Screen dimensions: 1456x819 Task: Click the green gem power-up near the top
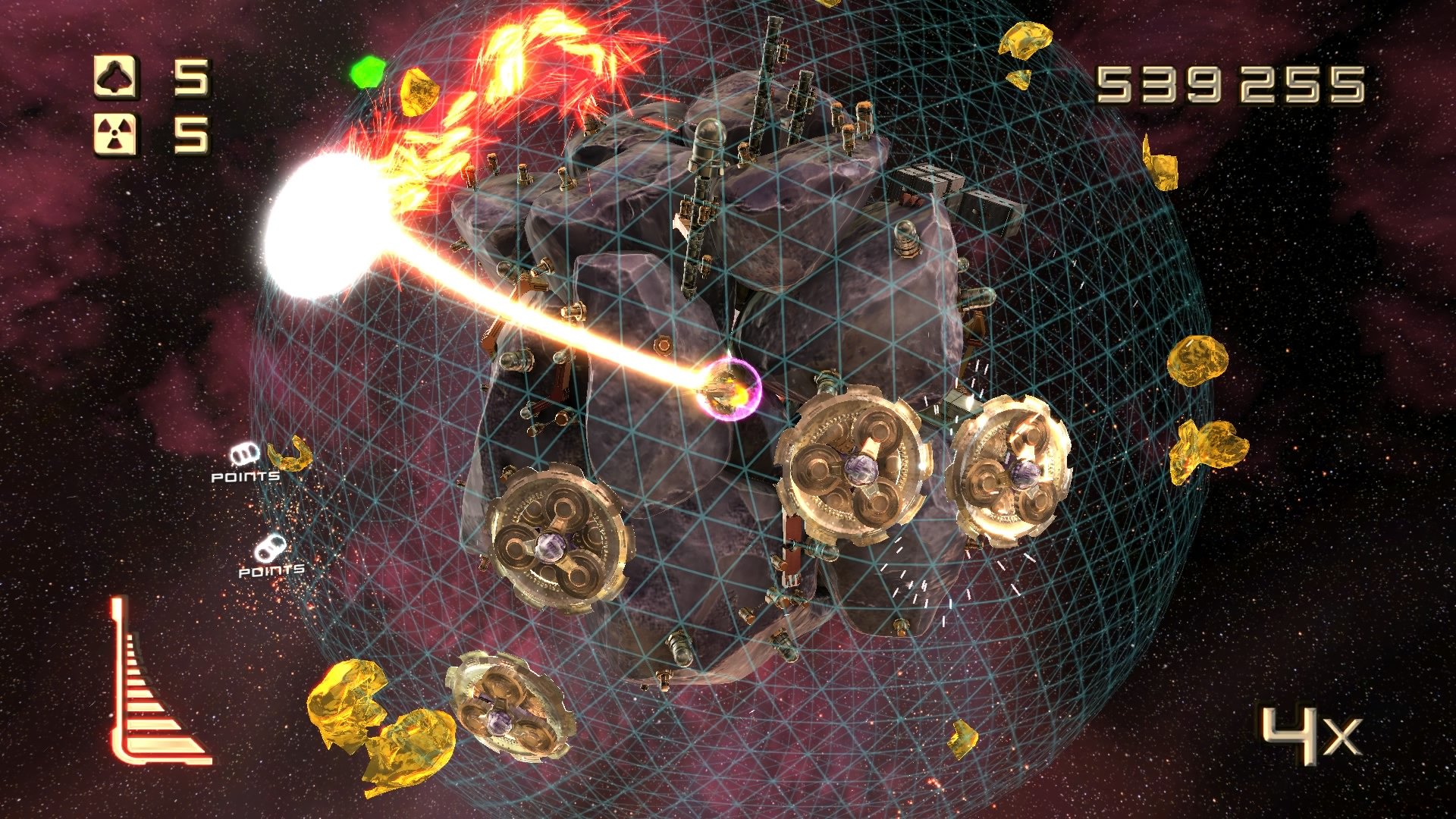[367, 72]
